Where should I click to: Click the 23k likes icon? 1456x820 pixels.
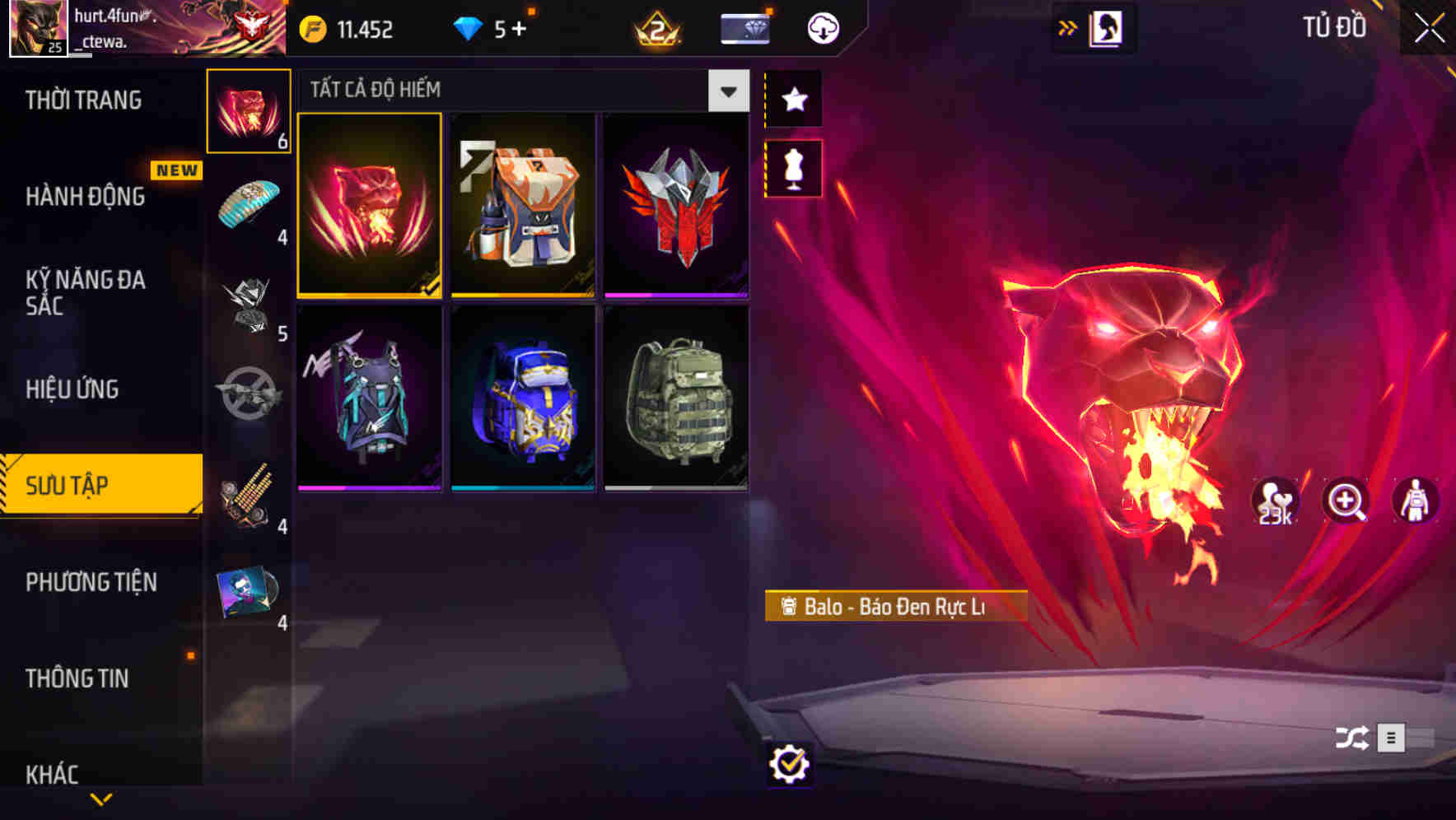1275,501
